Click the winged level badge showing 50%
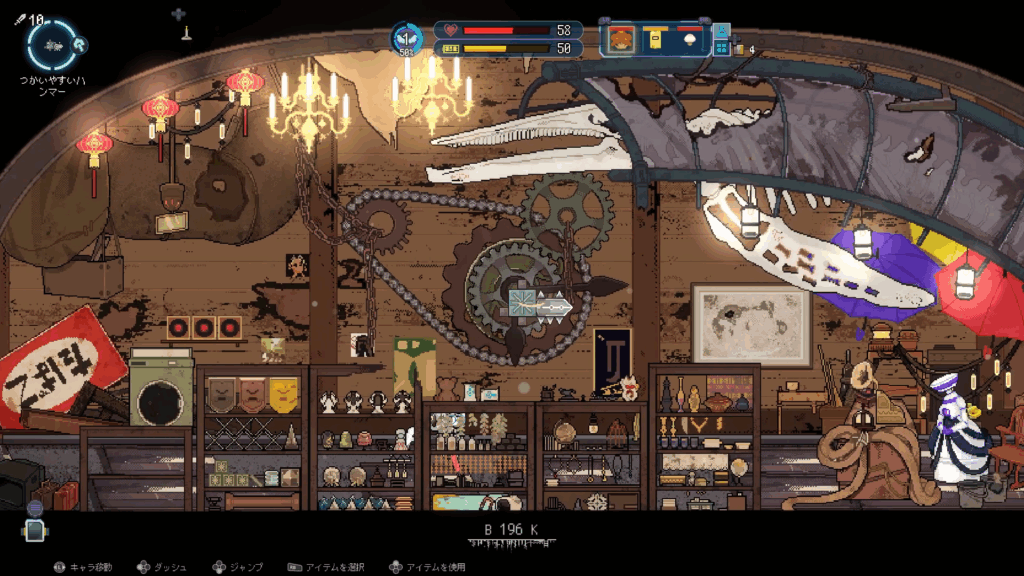 coord(407,38)
